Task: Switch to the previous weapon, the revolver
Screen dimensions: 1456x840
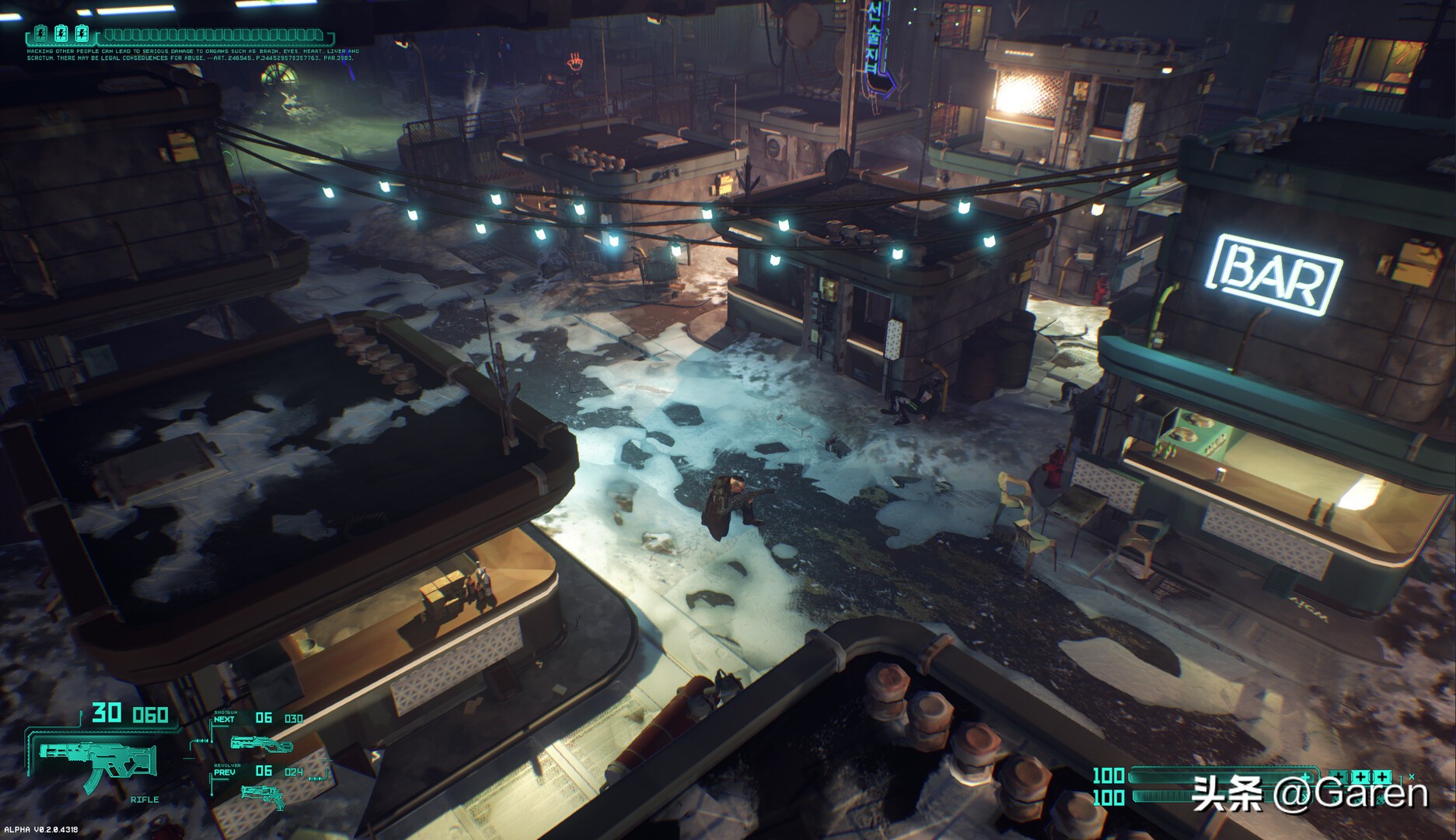Action: click(263, 796)
